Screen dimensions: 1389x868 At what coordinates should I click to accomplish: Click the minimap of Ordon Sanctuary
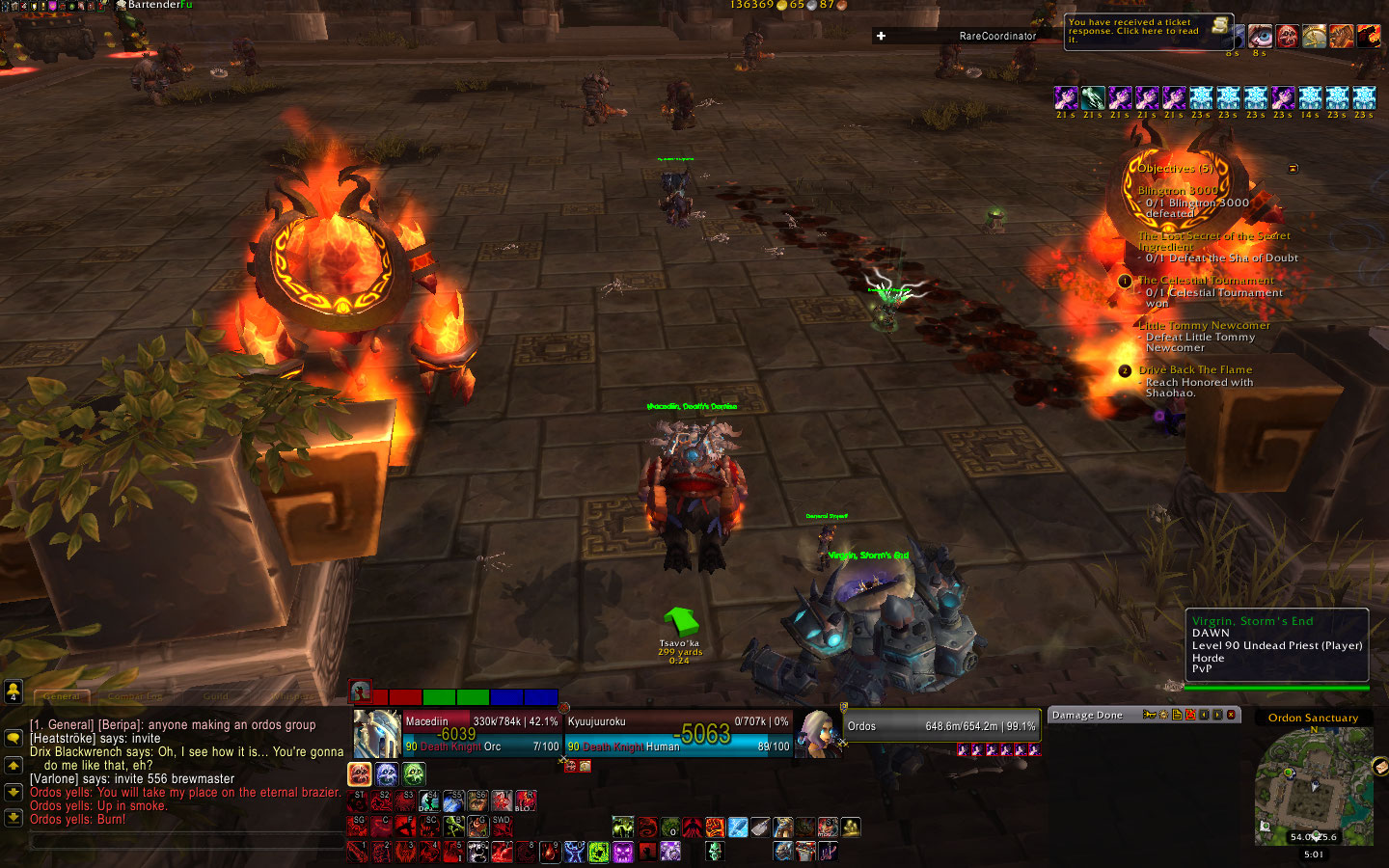[1312, 786]
